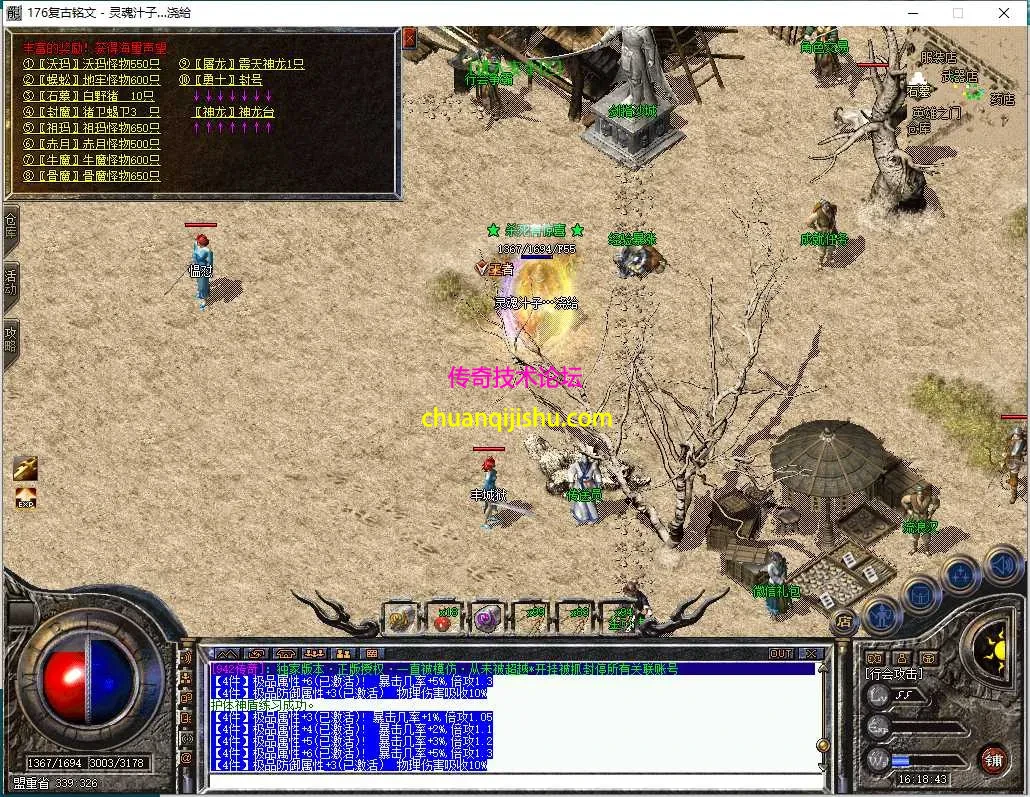
Task: Use the red potion hotbar slot
Action: (442, 618)
